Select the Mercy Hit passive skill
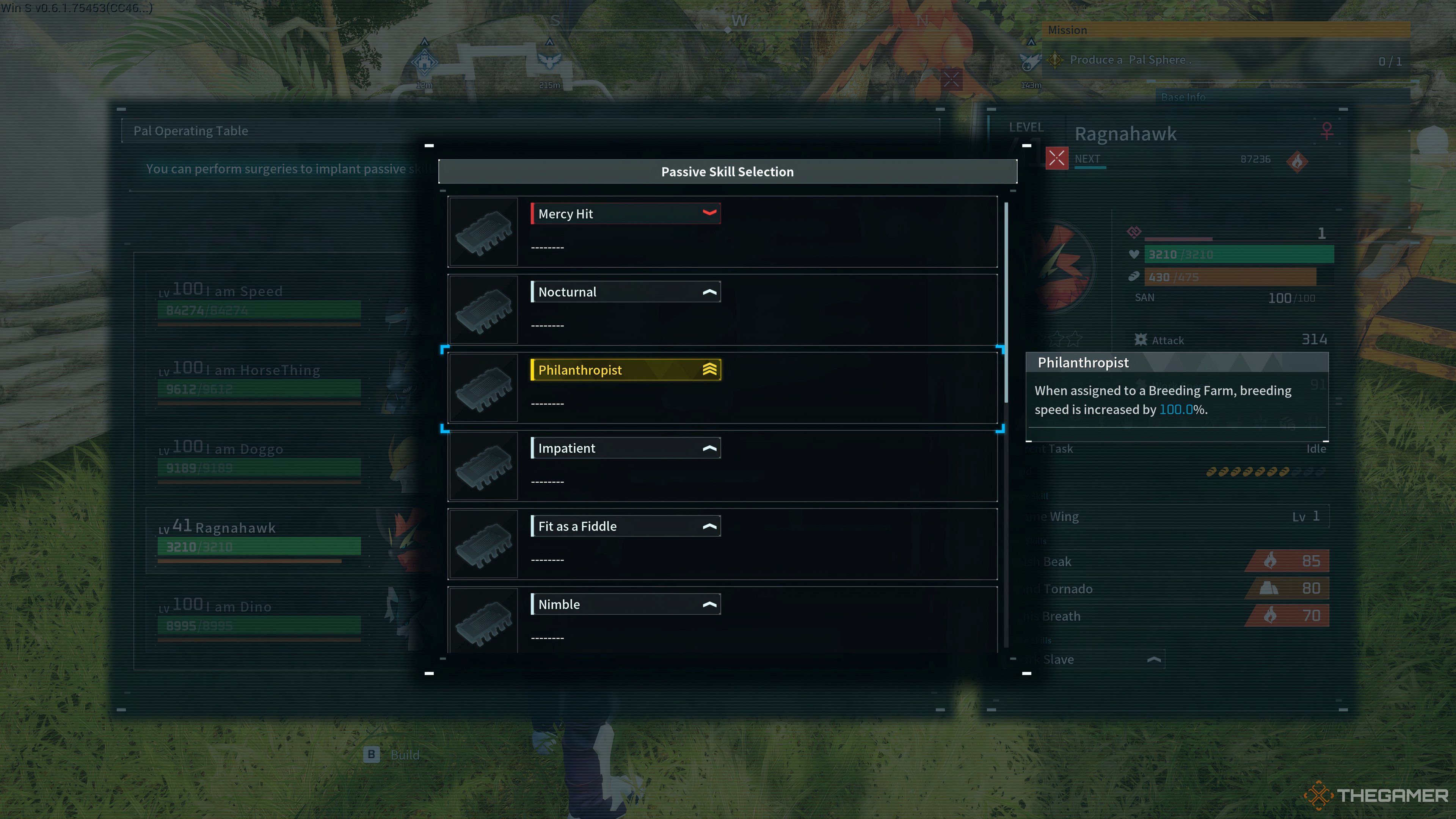This screenshot has width=1456, height=819. (722, 231)
